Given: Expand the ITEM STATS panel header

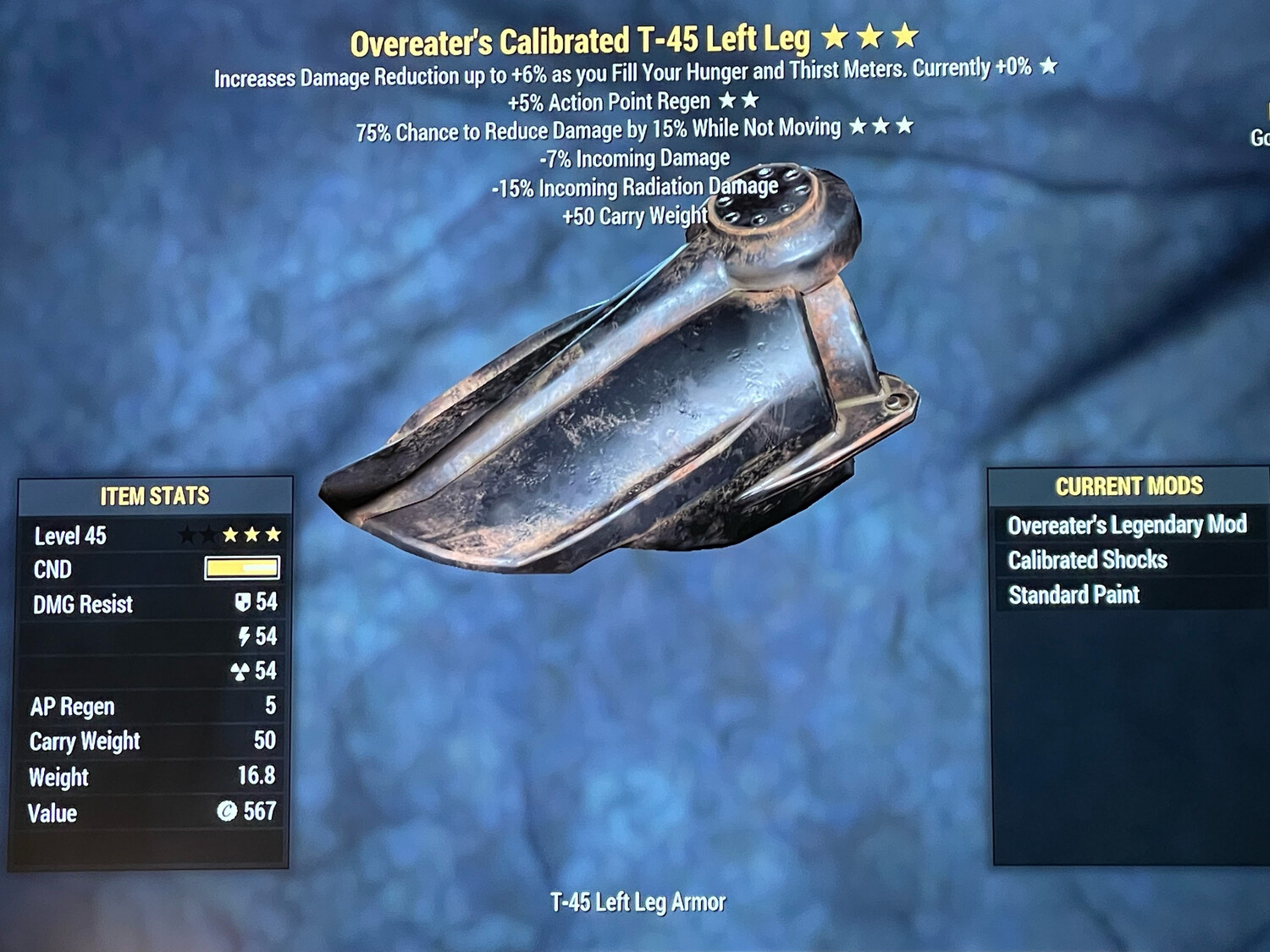Looking at the screenshot, I should pyautogui.click(x=156, y=497).
